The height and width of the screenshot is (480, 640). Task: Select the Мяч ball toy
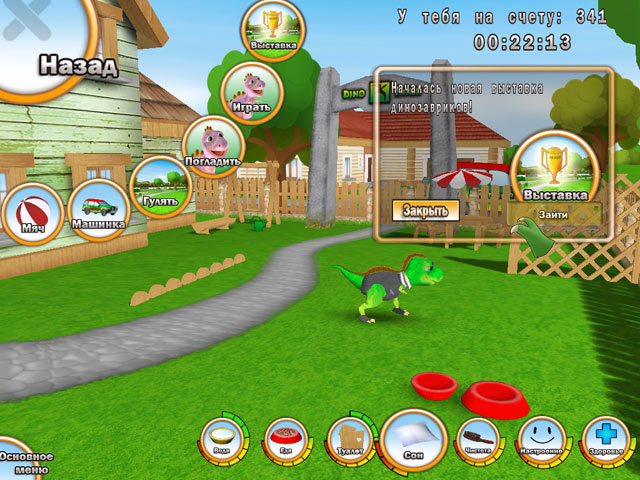(x=31, y=215)
